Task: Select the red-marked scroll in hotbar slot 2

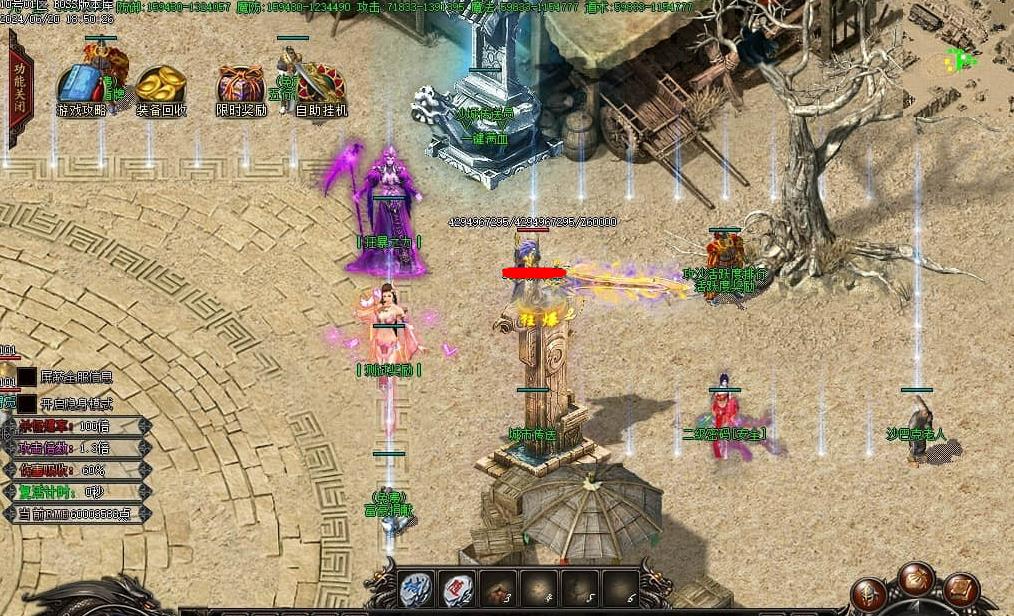Action: point(457,590)
